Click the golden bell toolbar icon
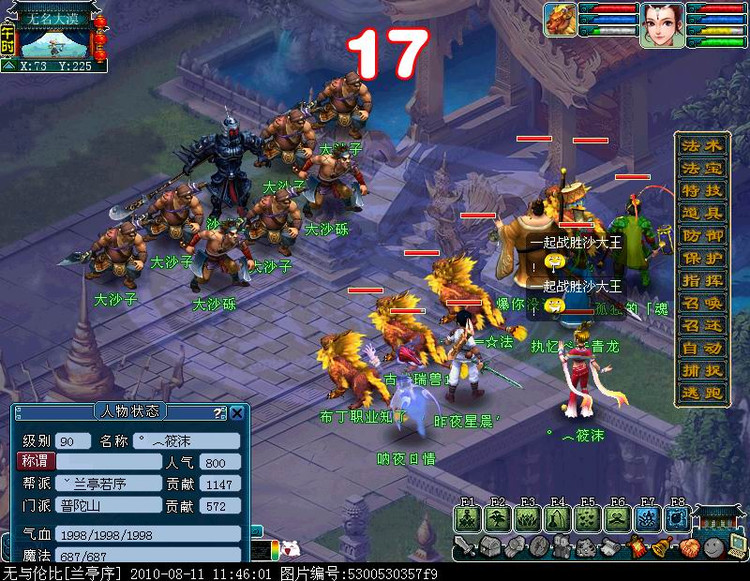Screen dimensions: 750x581 663,547
